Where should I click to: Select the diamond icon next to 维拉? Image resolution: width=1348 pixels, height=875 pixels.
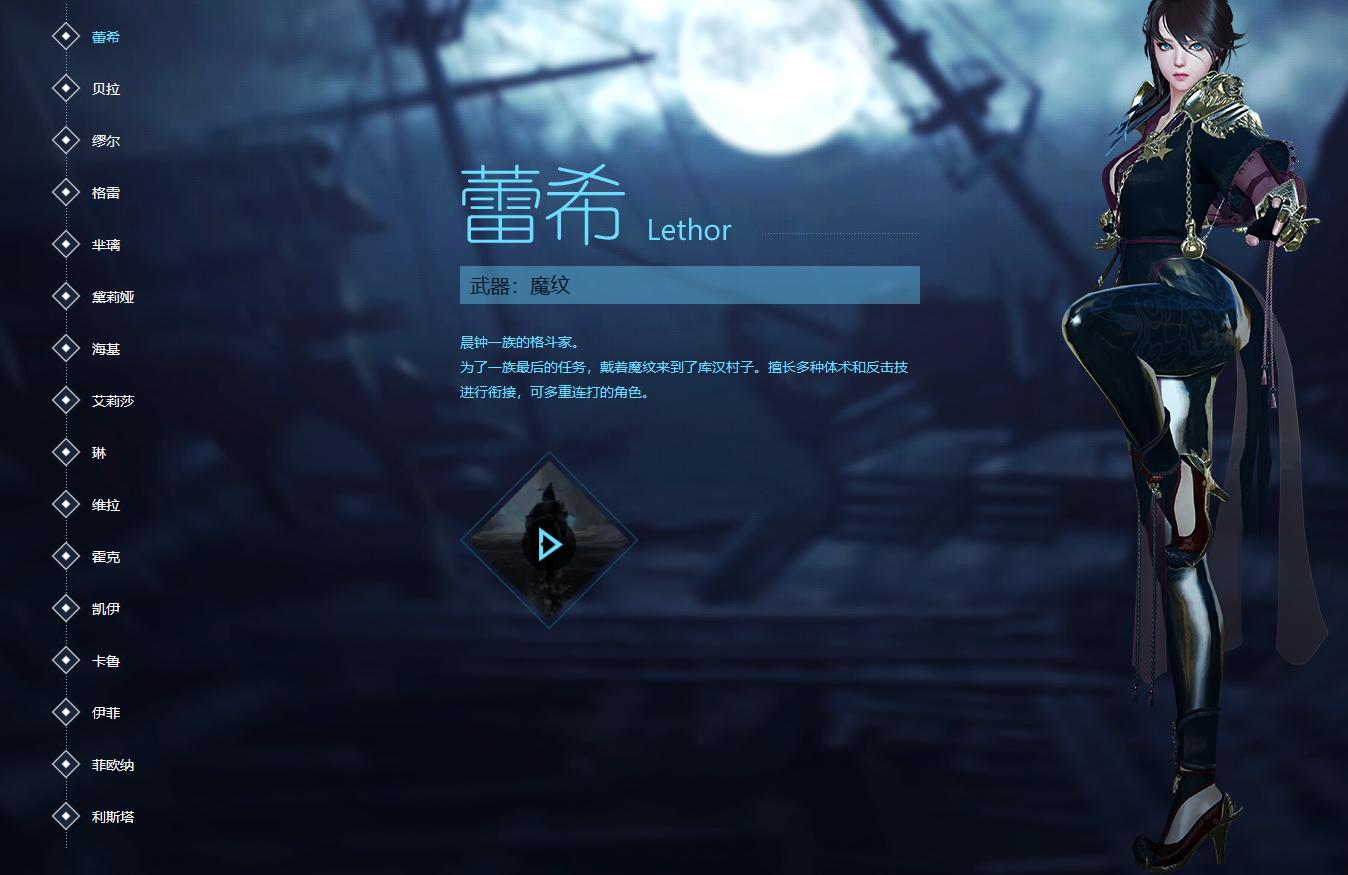coord(66,504)
